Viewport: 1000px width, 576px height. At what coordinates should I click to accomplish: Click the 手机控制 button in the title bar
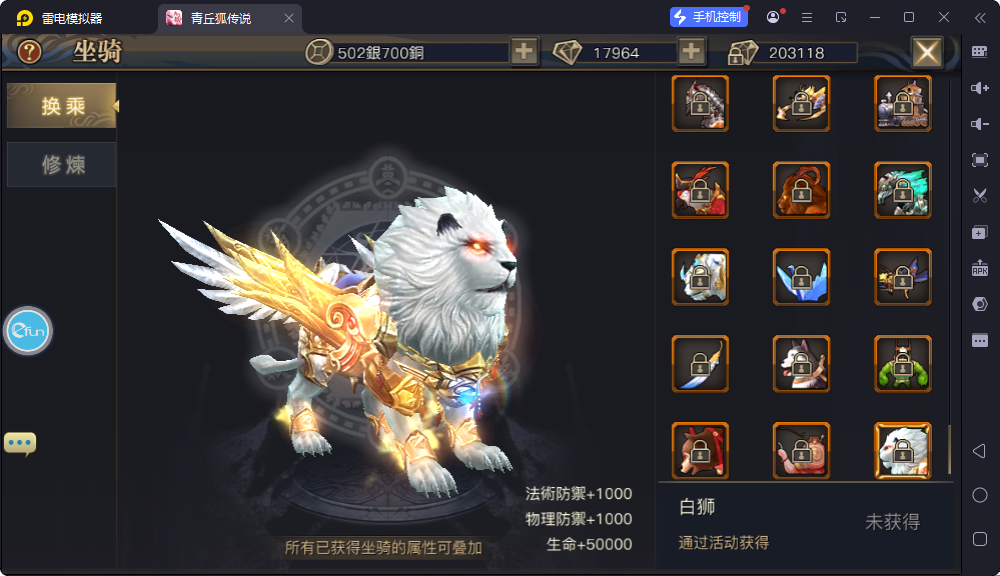click(709, 17)
